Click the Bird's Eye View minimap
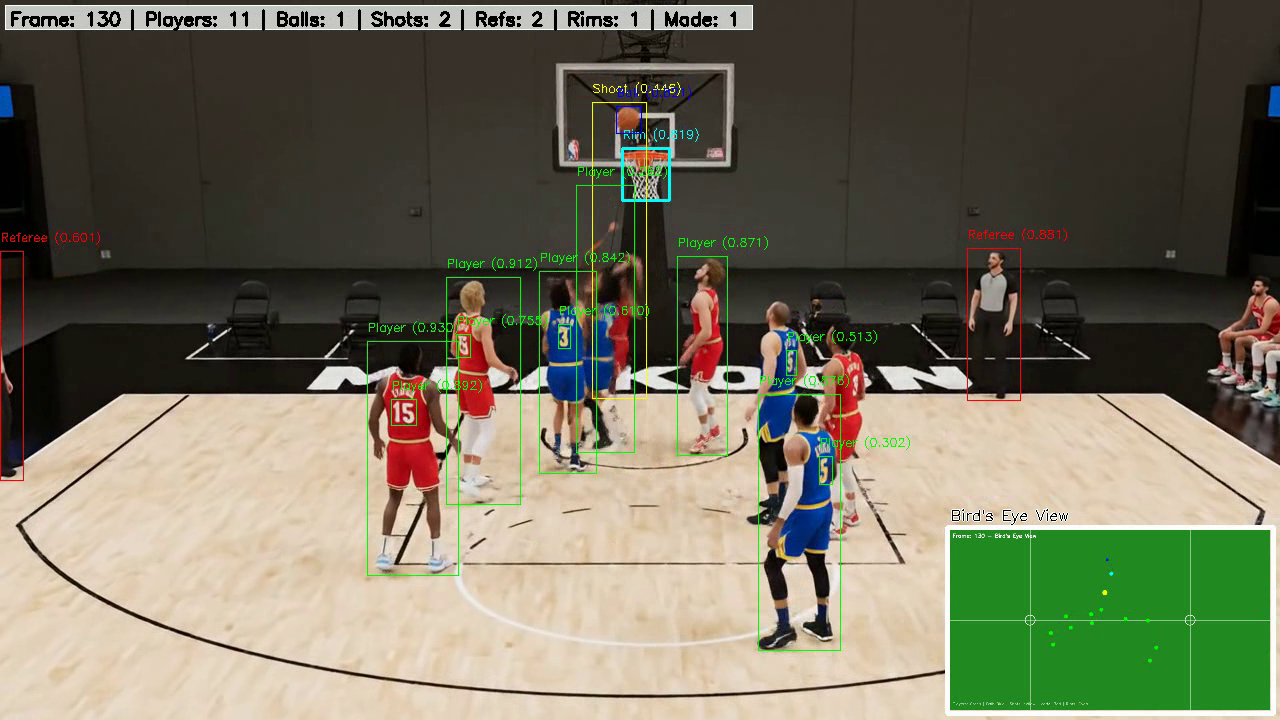The height and width of the screenshot is (720, 1280). point(1110,620)
